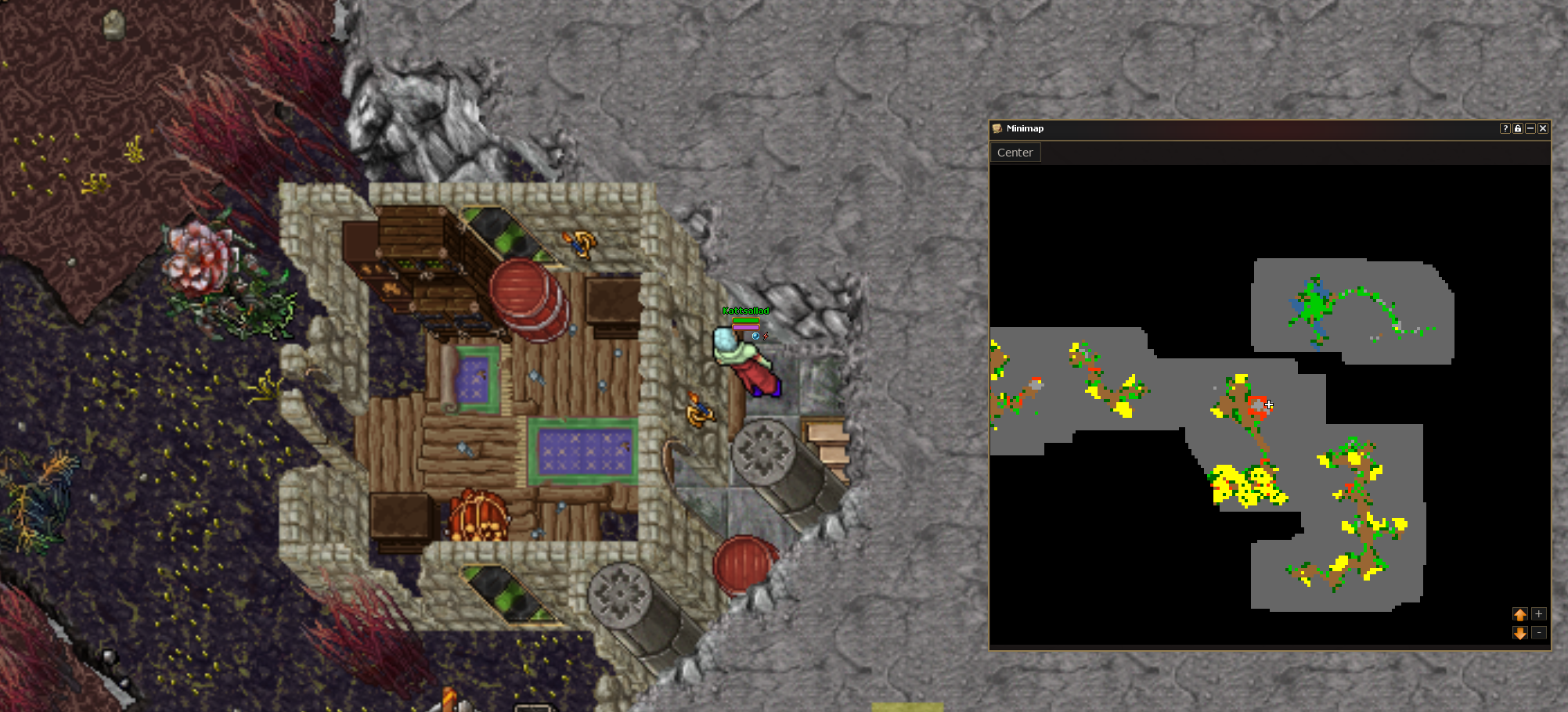Click the Center button on the minimap
The height and width of the screenshot is (712, 1568).
click(x=1015, y=153)
